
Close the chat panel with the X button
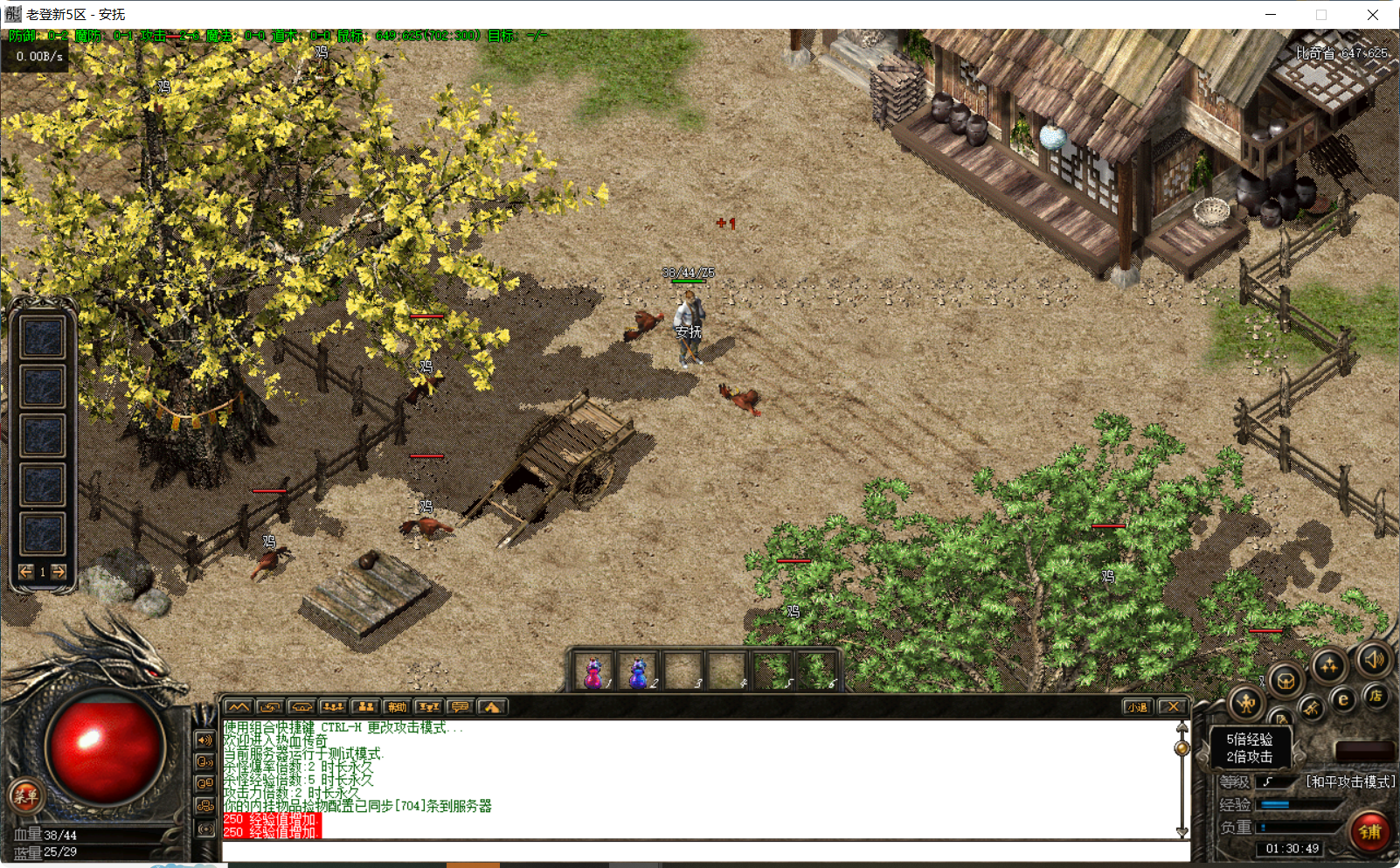(x=1174, y=707)
